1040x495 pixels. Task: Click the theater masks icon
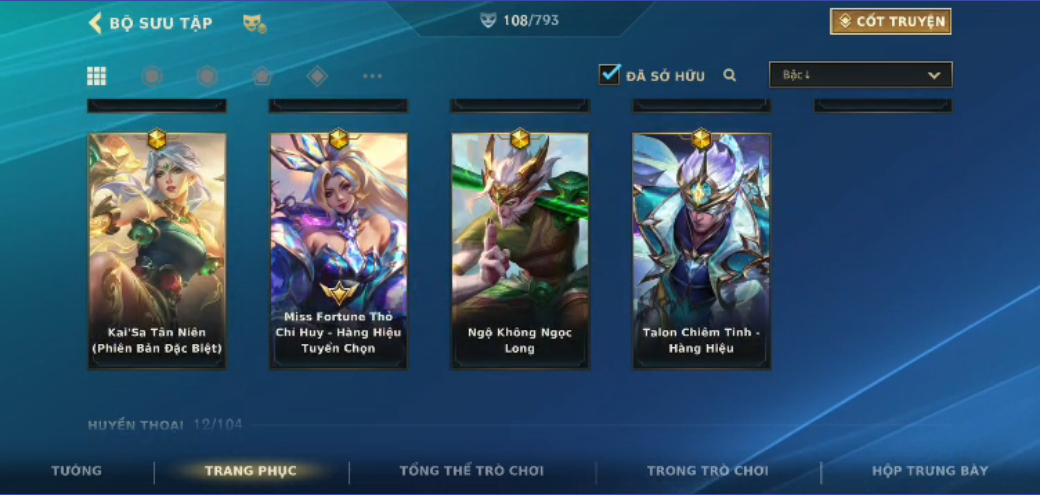[x=254, y=23]
